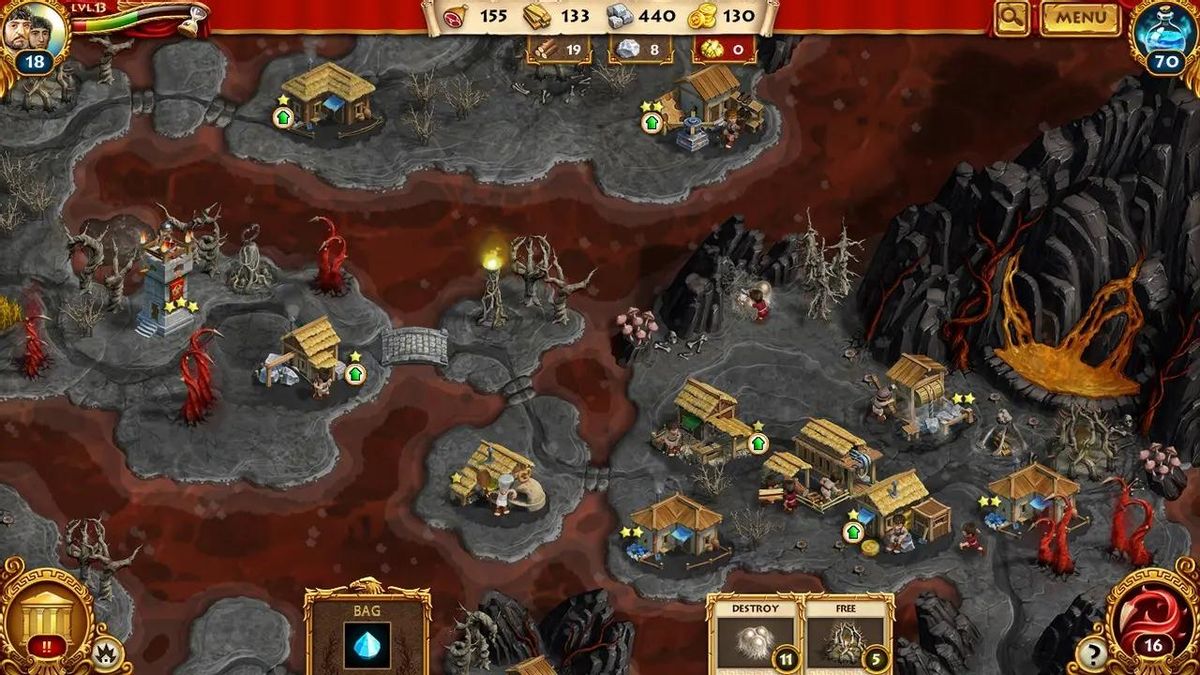Image resolution: width=1200 pixels, height=675 pixels.
Task: Click the small burning house icon
Action: click(107, 655)
